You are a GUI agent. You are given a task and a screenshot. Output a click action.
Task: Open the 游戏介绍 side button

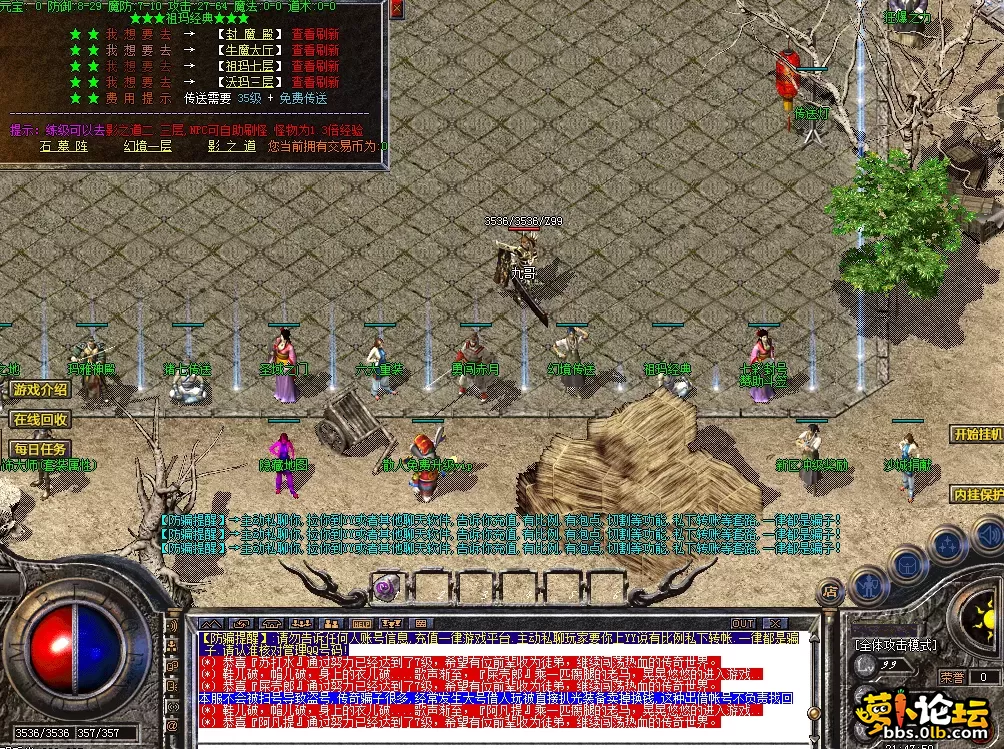40,389
